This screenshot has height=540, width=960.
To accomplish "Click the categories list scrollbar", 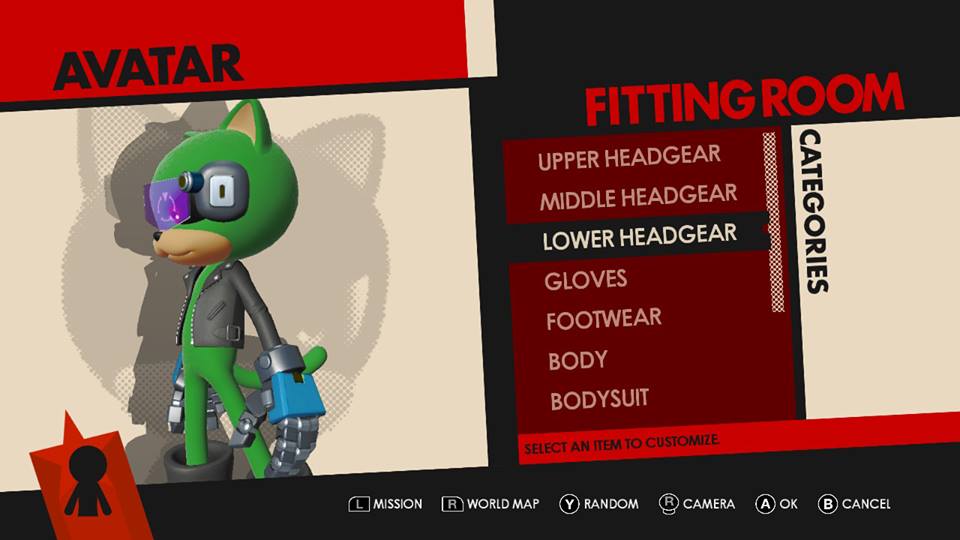I will (773, 222).
